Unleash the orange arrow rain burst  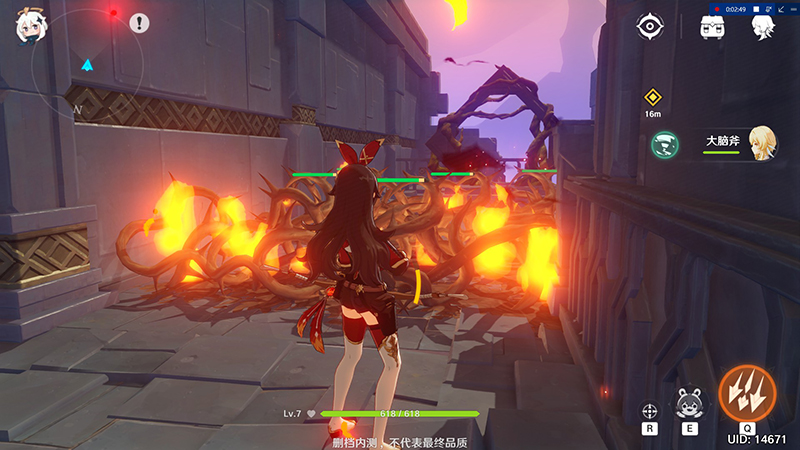[747, 393]
